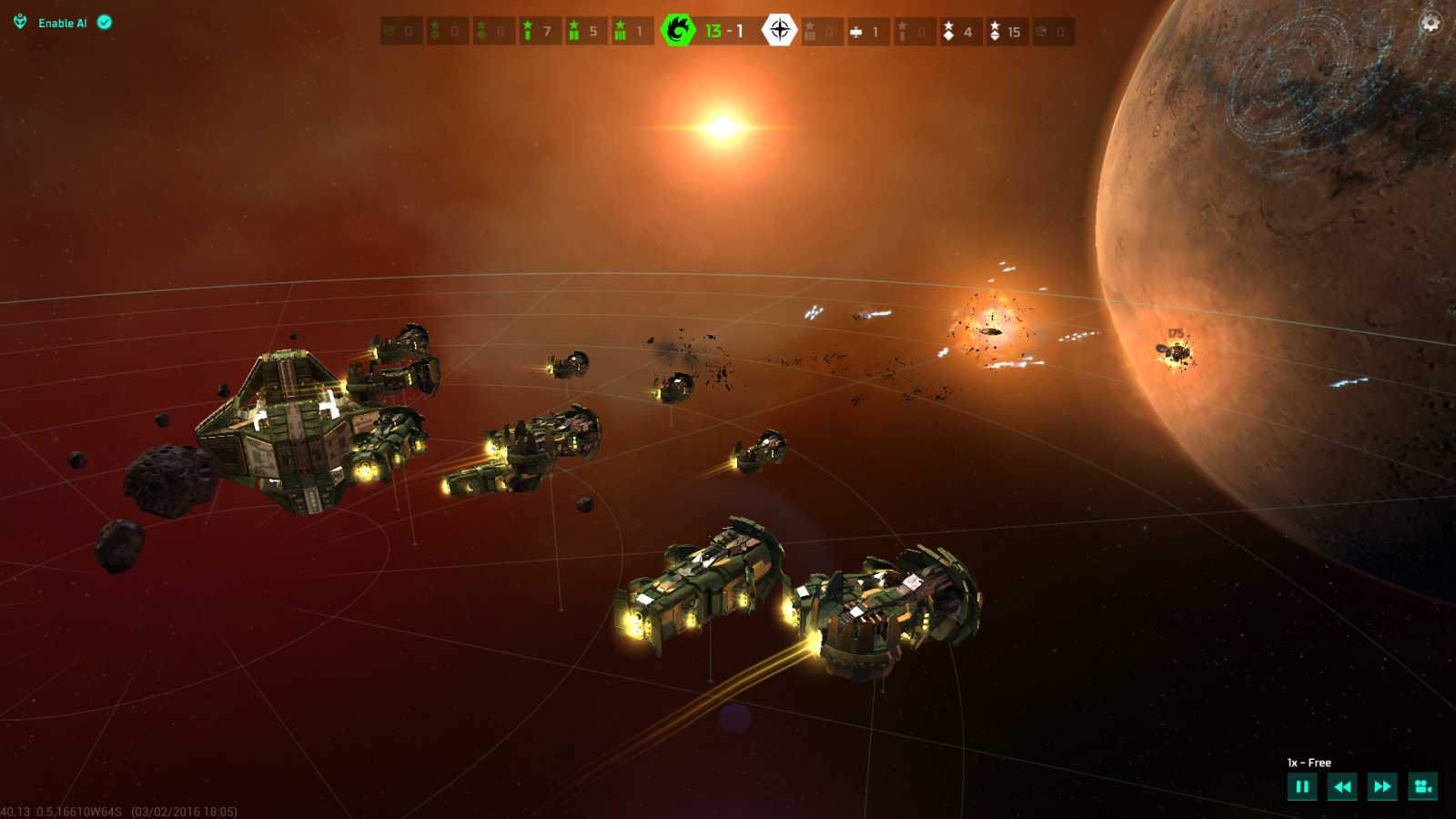1456x819 pixels.
Task: Select the white compass faction emblem
Action: pos(779,31)
